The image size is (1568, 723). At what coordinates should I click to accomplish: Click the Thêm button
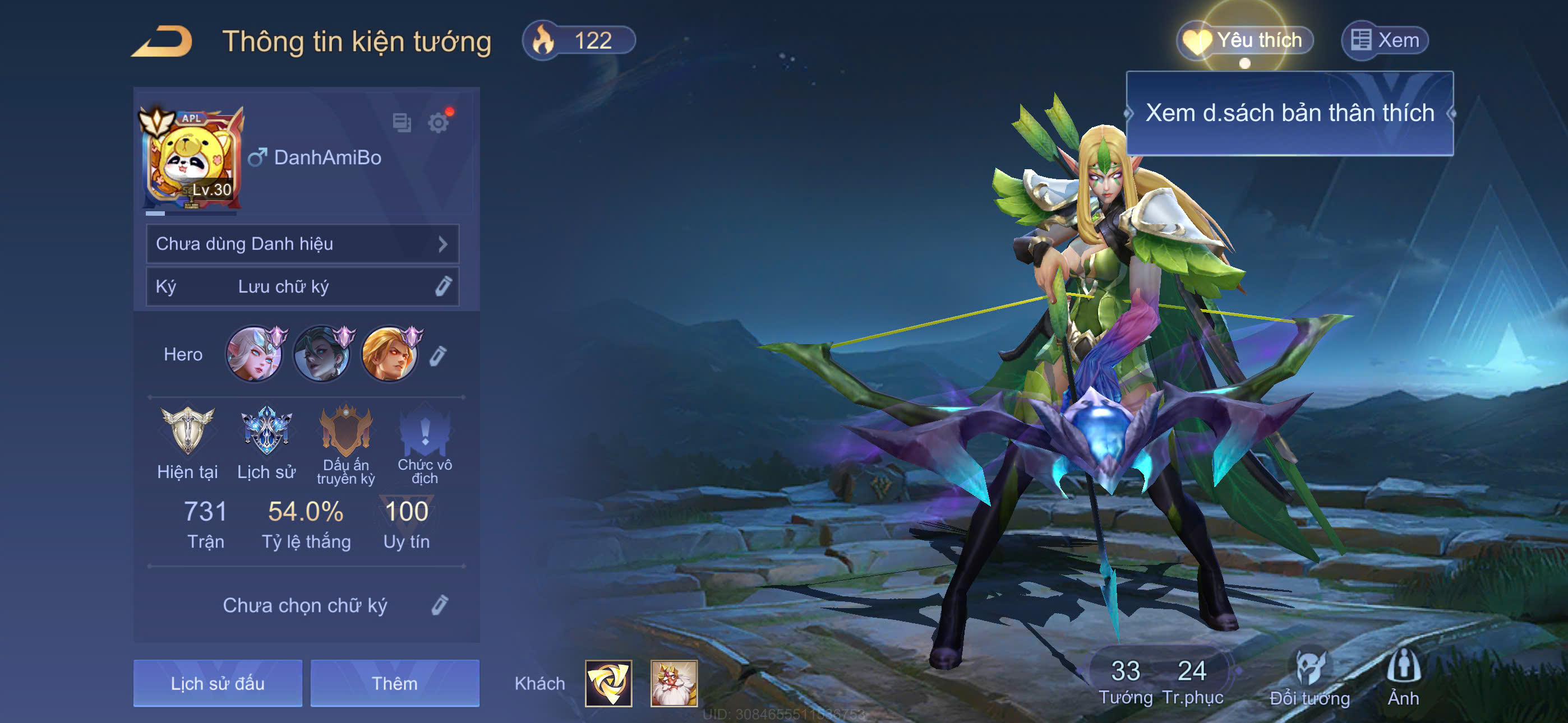click(x=394, y=683)
